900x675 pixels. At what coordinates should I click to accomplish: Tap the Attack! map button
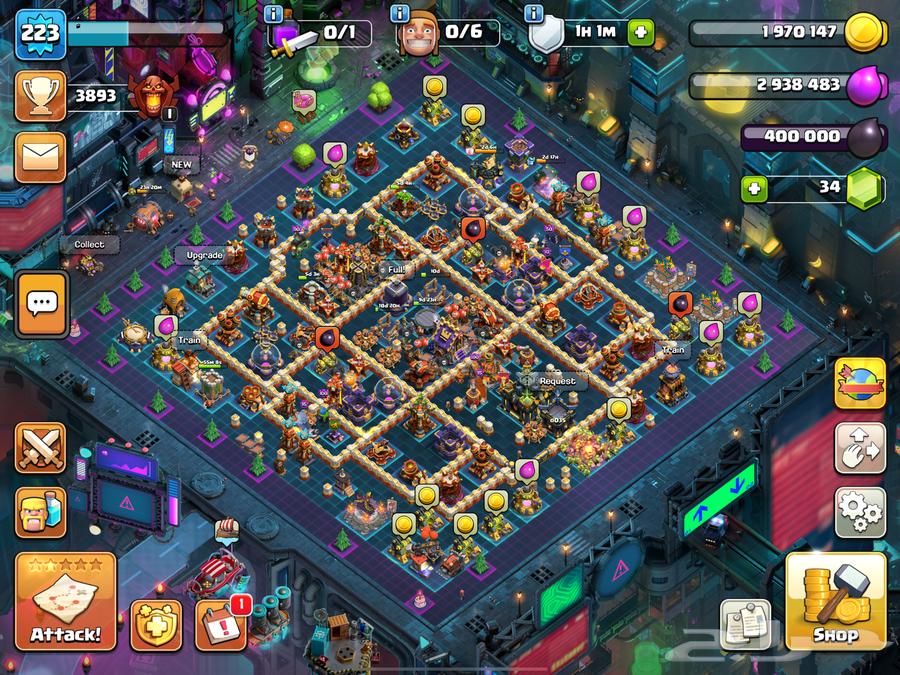pyautogui.click(x=65, y=601)
